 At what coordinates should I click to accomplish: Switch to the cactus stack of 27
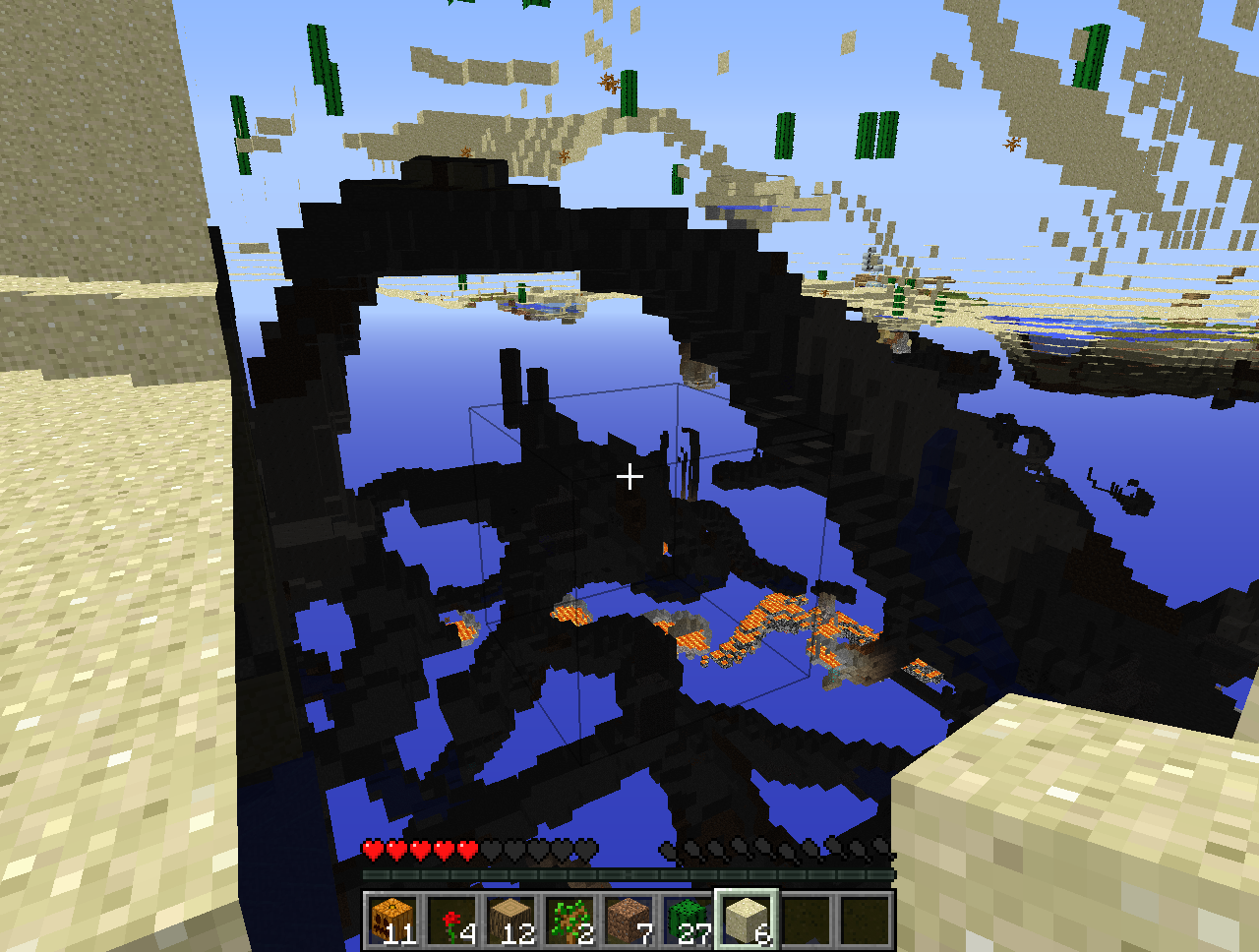click(x=688, y=921)
